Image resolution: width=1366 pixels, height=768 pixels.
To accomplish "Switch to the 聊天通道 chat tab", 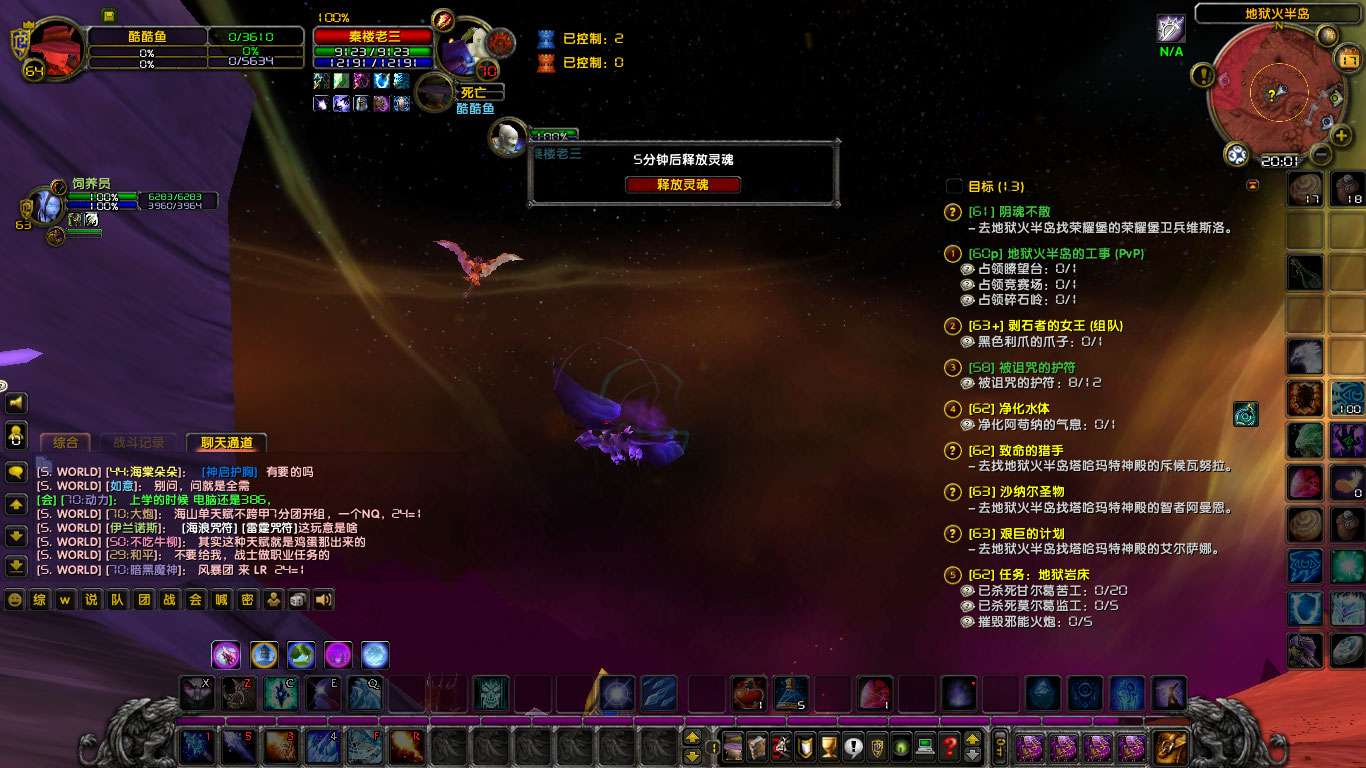I will click(x=225, y=442).
